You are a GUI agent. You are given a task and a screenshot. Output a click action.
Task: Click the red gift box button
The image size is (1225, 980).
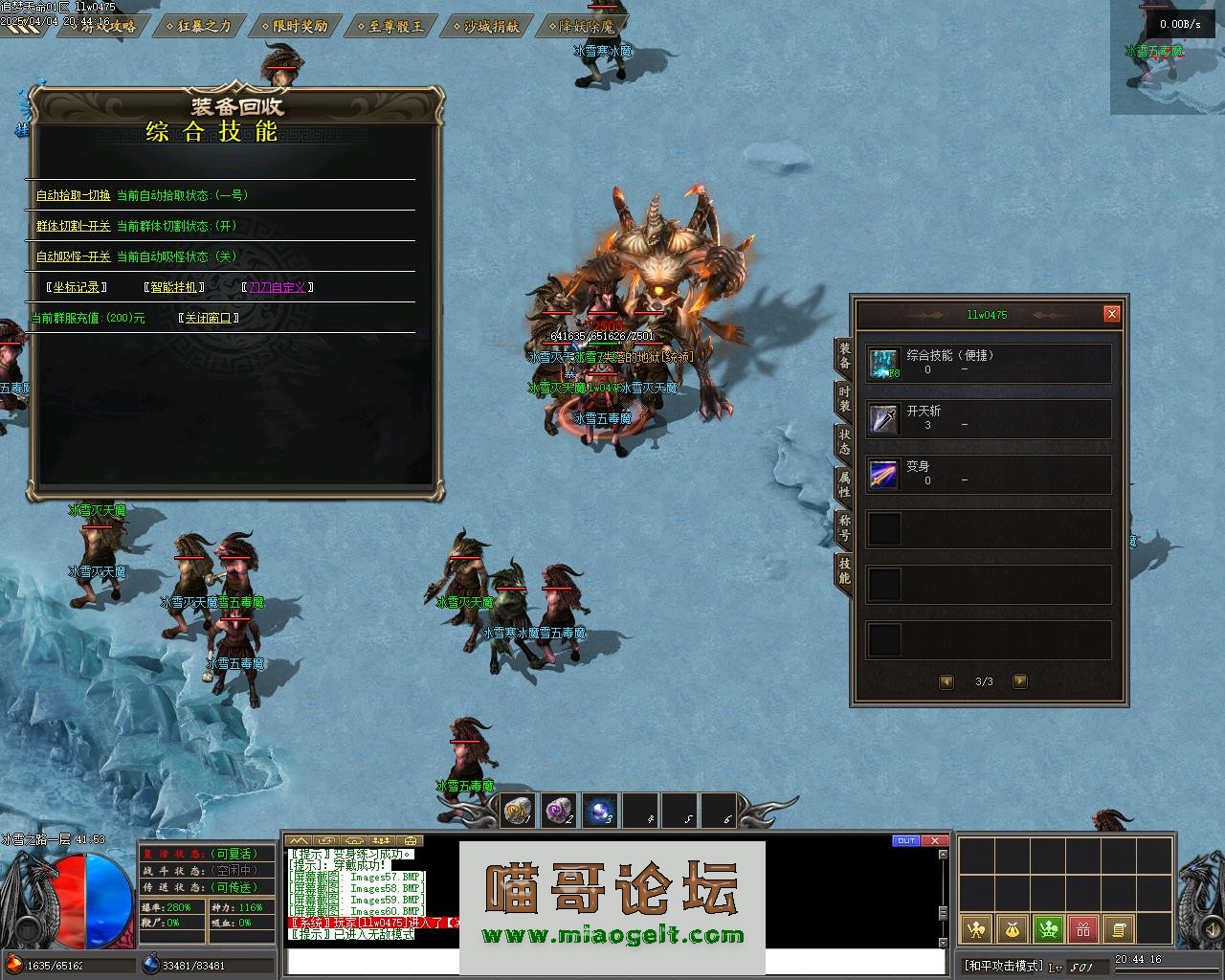(x=1082, y=928)
